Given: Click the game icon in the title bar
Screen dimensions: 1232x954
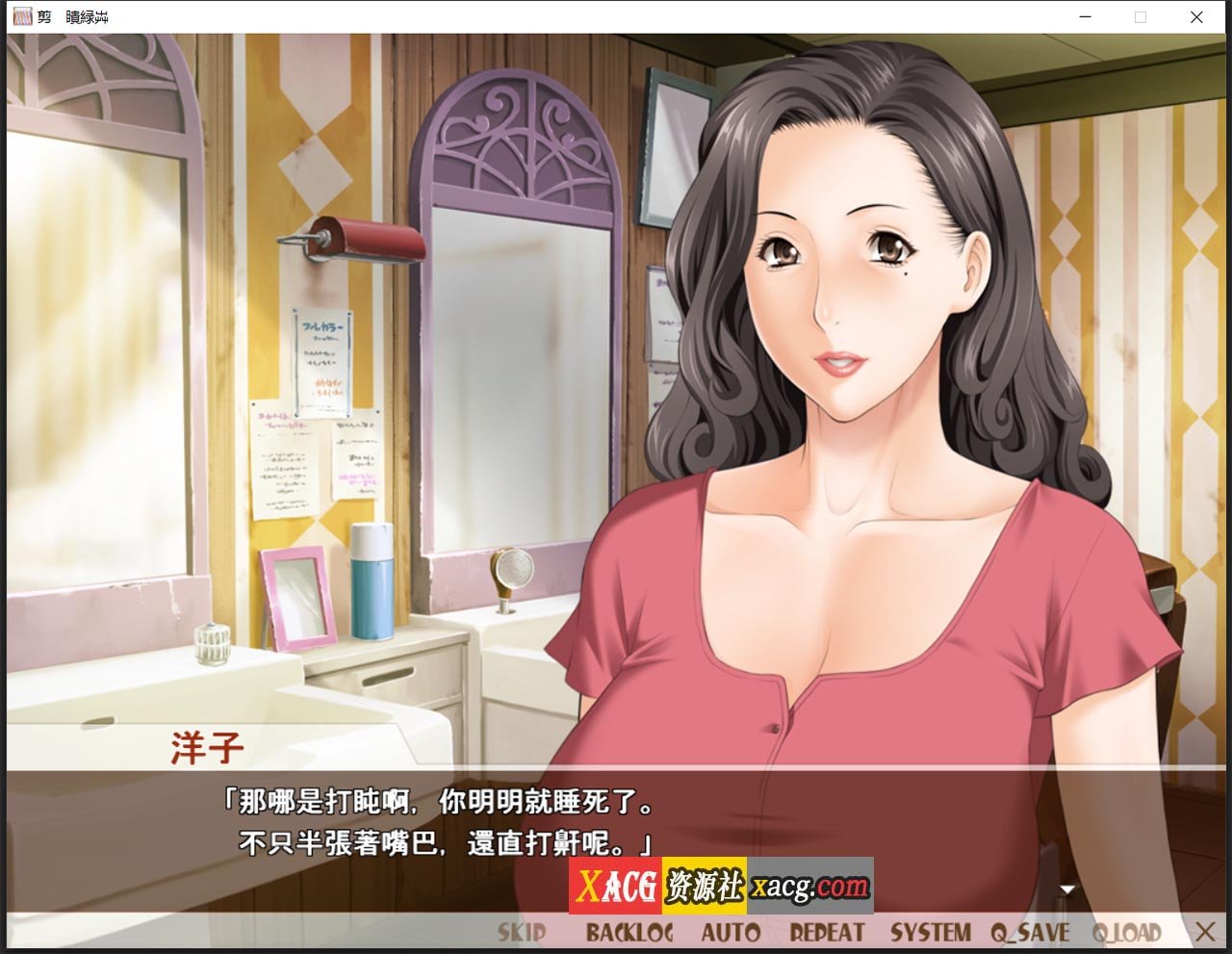Looking at the screenshot, I should click(23, 16).
